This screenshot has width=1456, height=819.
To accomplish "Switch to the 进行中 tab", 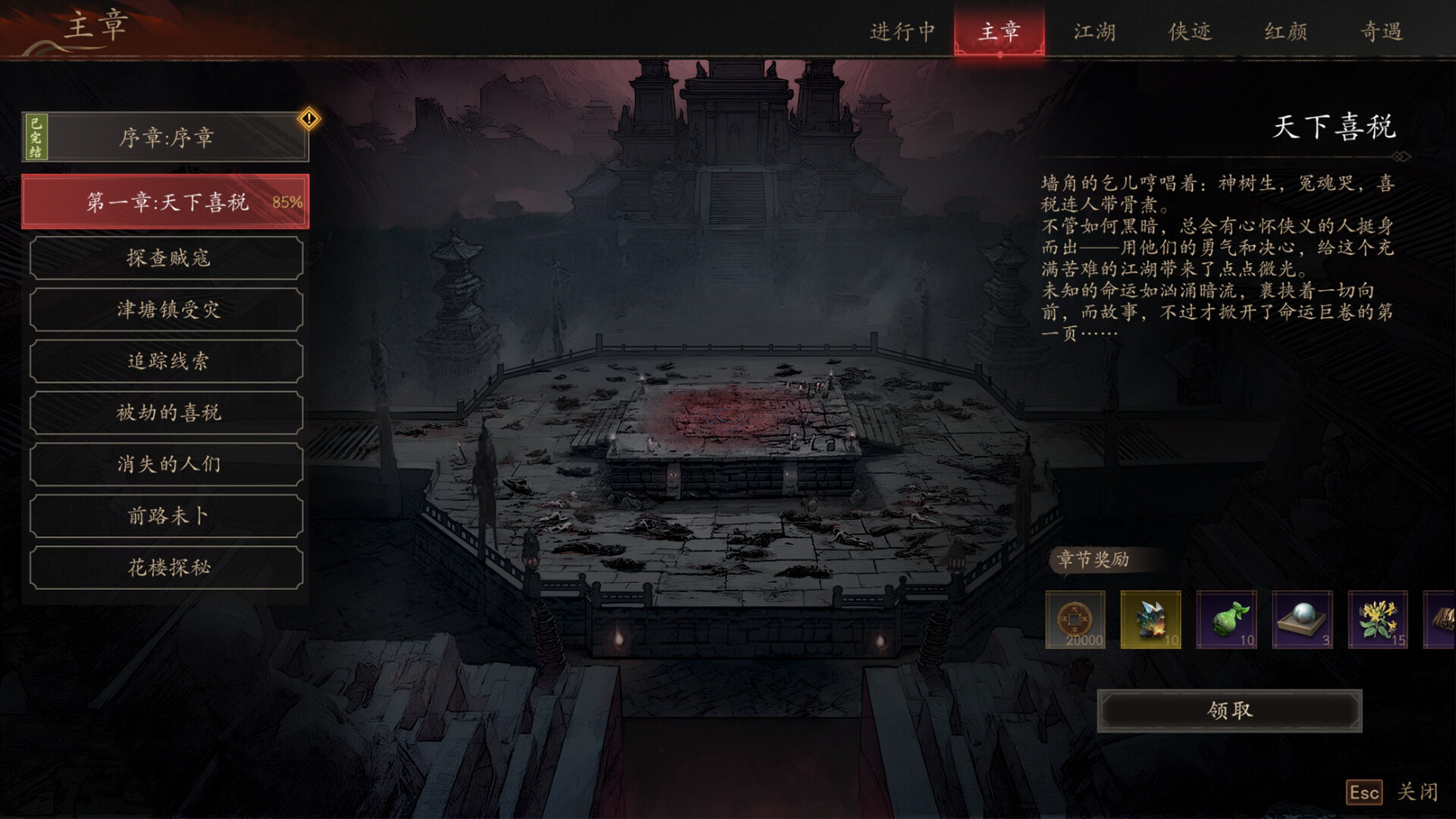I will tap(902, 31).
